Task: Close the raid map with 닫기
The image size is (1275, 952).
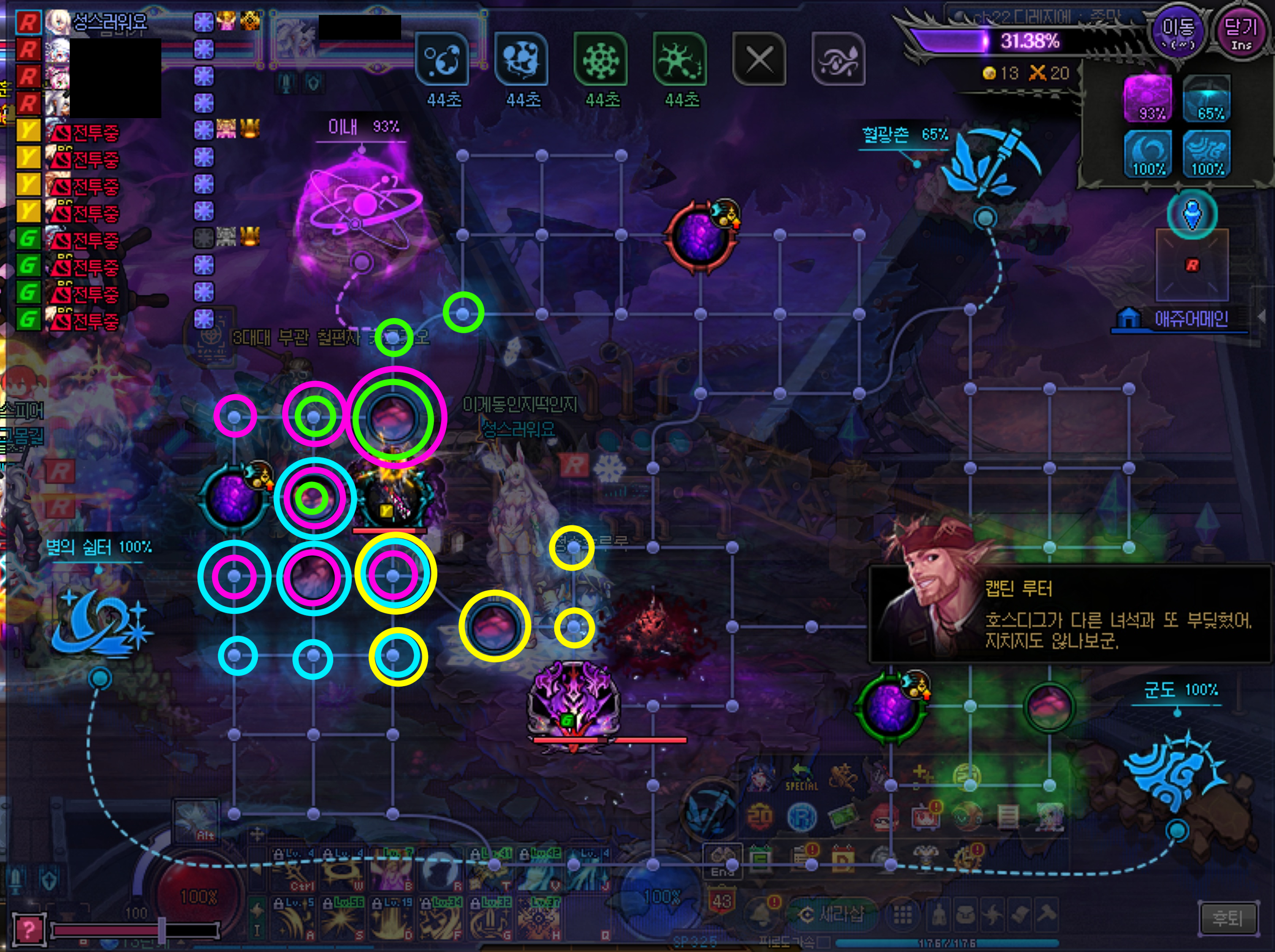Action: pos(1241,31)
